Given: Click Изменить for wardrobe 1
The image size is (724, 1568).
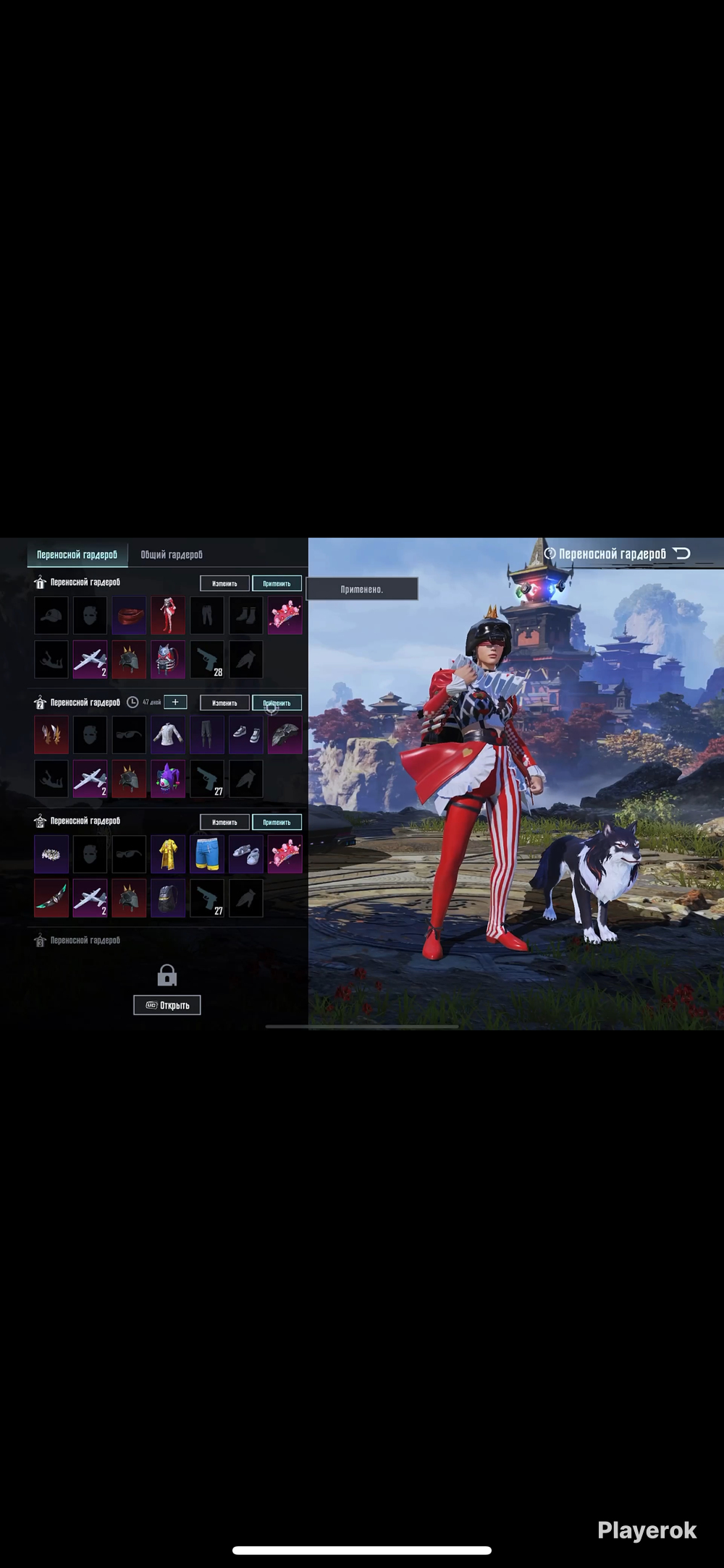Looking at the screenshot, I should pyautogui.click(x=224, y=583).
